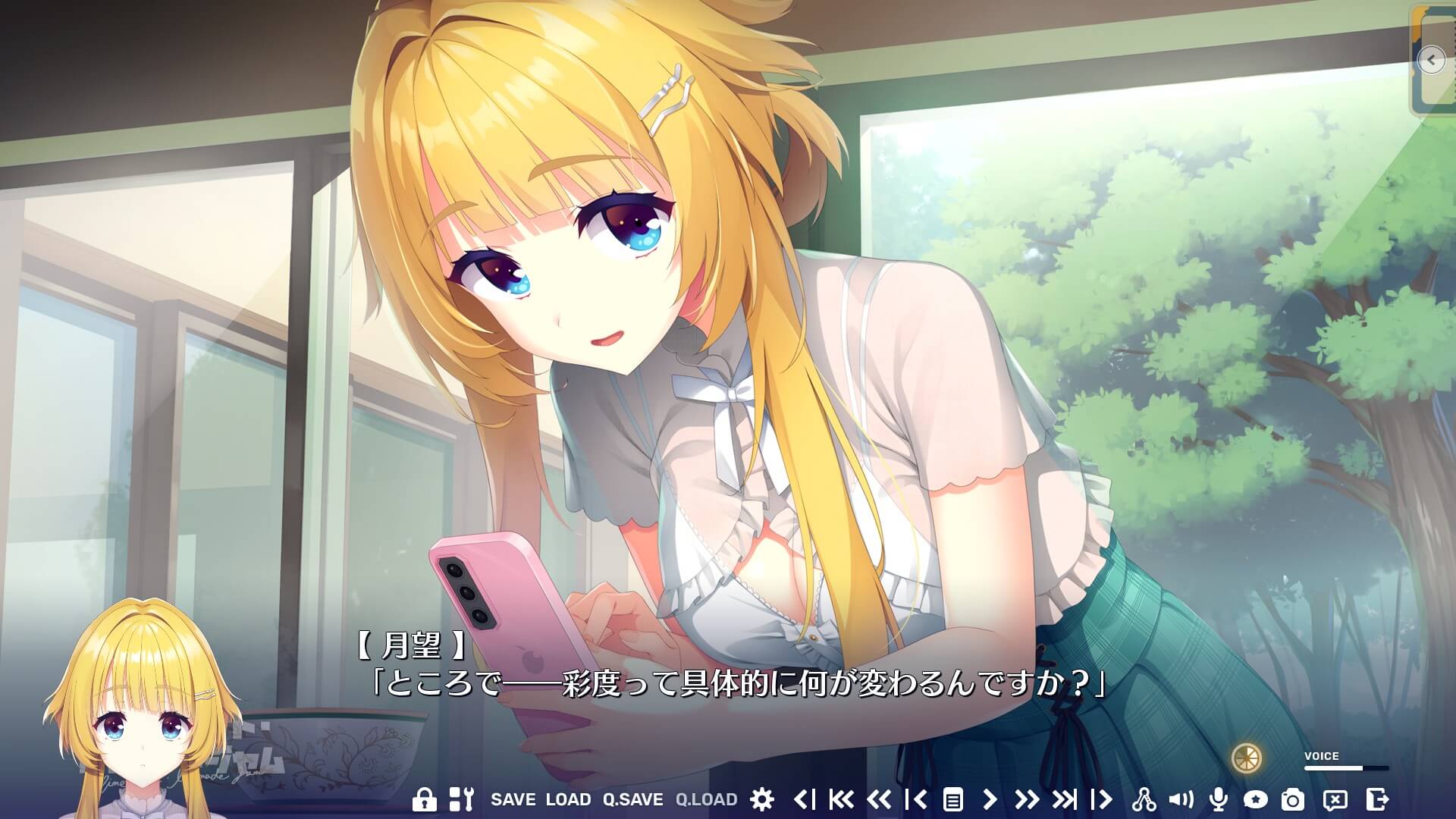Image resolution: width=1456 pixels, height=819 pixels.
Task: Open the message backlog icon
Action: (953, 798)
